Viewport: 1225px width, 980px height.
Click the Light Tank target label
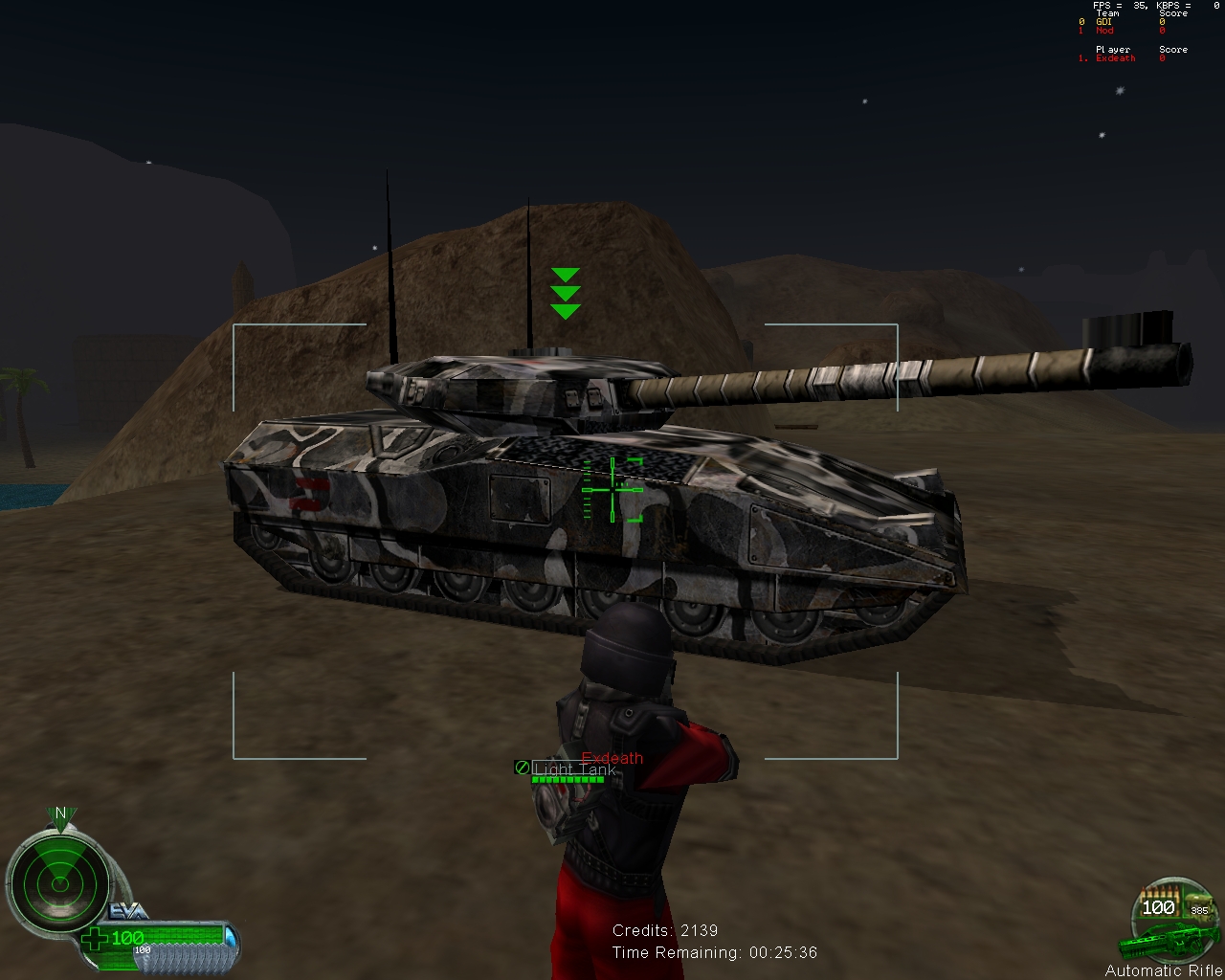574,769
